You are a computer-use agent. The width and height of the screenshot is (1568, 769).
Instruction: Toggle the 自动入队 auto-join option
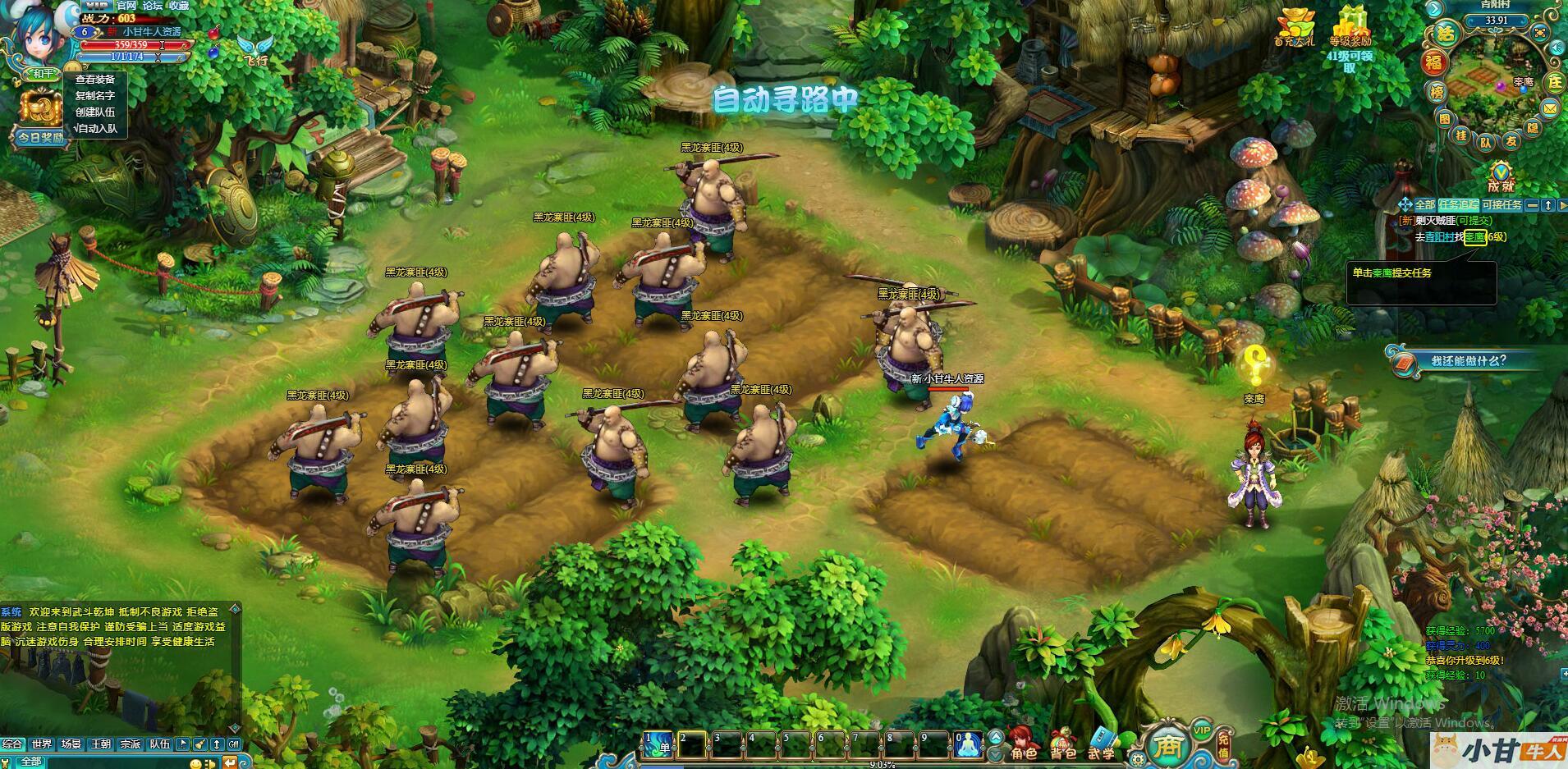click(95, 129)
